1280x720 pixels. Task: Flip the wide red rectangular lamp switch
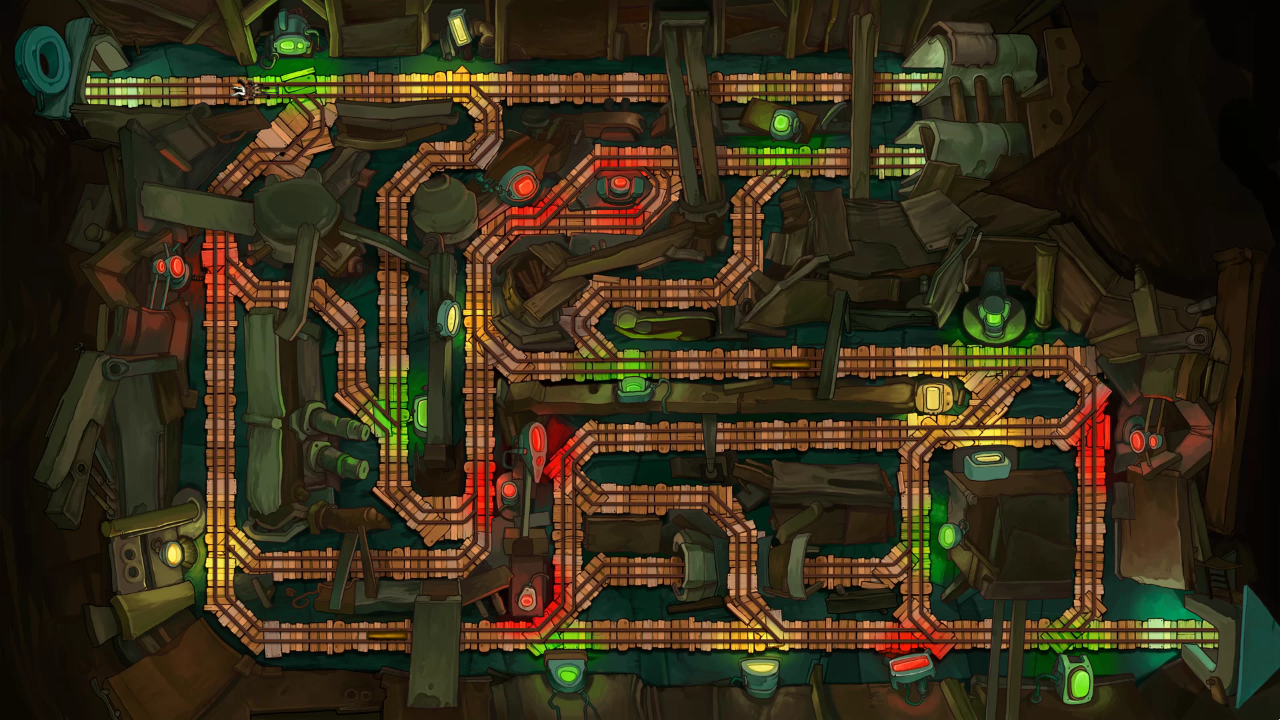click(x=910, y=663)
